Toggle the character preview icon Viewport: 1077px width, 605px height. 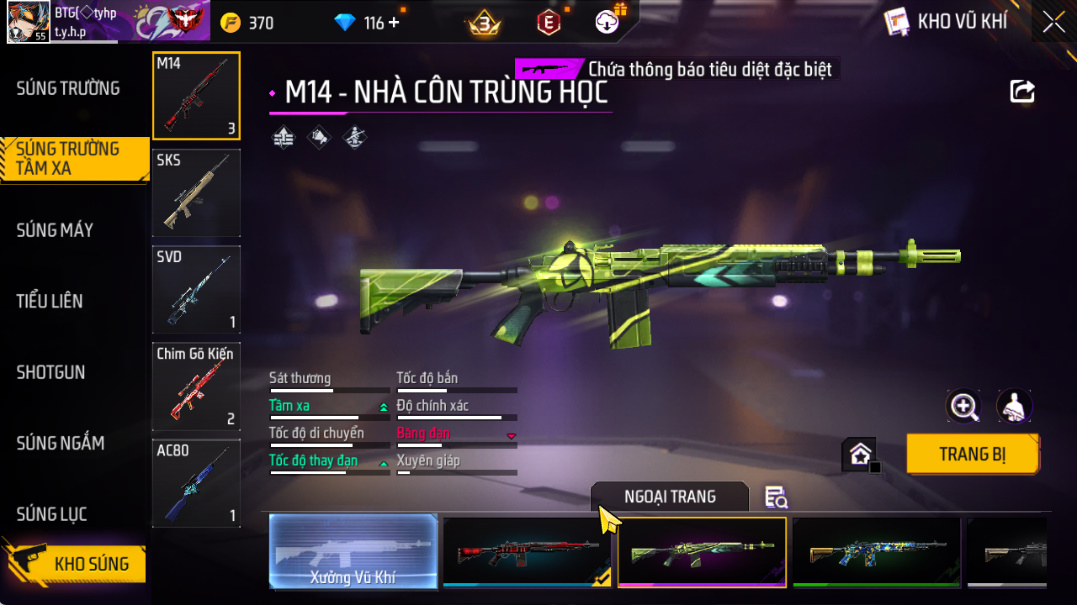pos(1014,406)
